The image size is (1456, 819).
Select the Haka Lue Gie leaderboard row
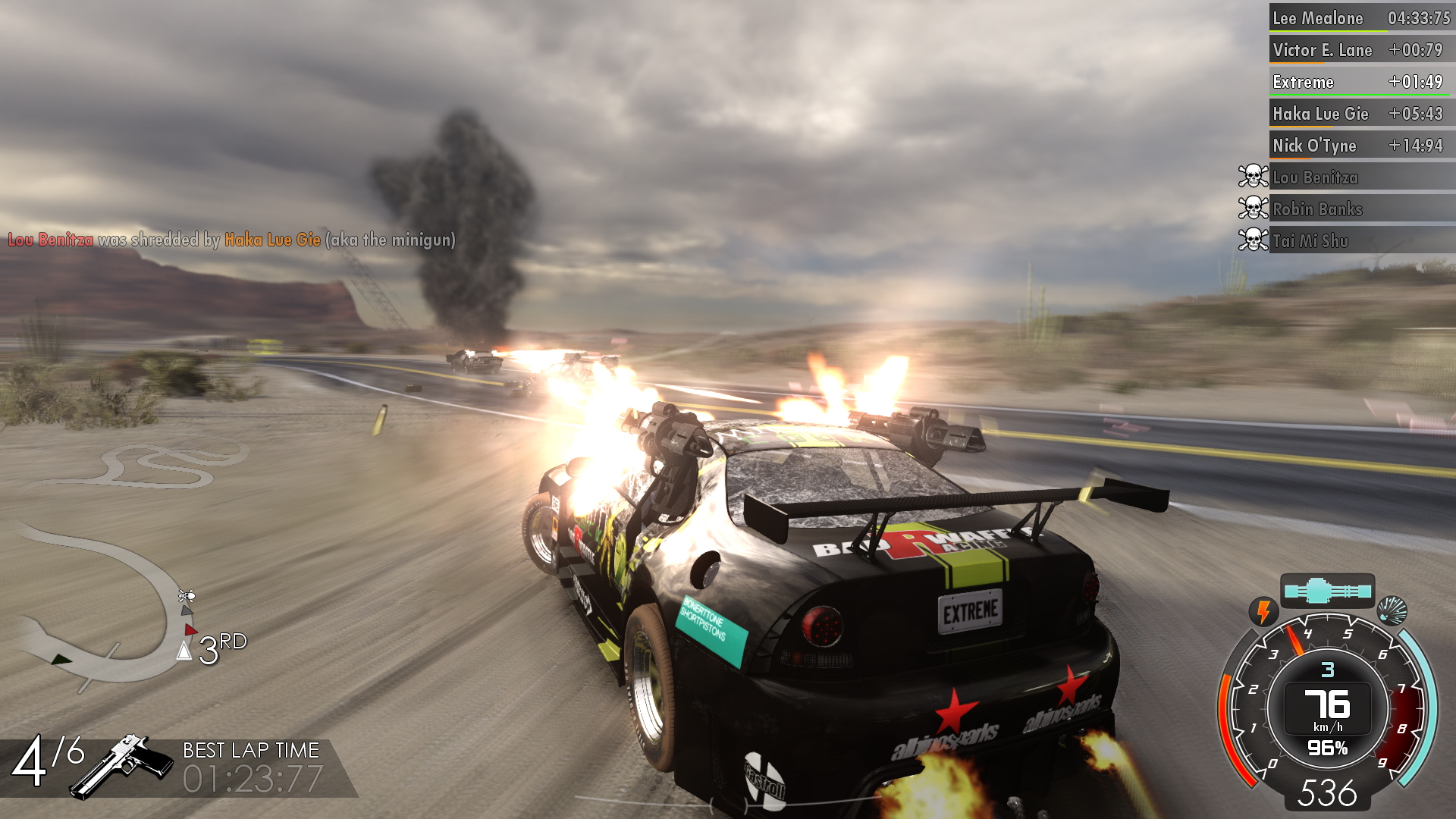[x=1360, y=114]
